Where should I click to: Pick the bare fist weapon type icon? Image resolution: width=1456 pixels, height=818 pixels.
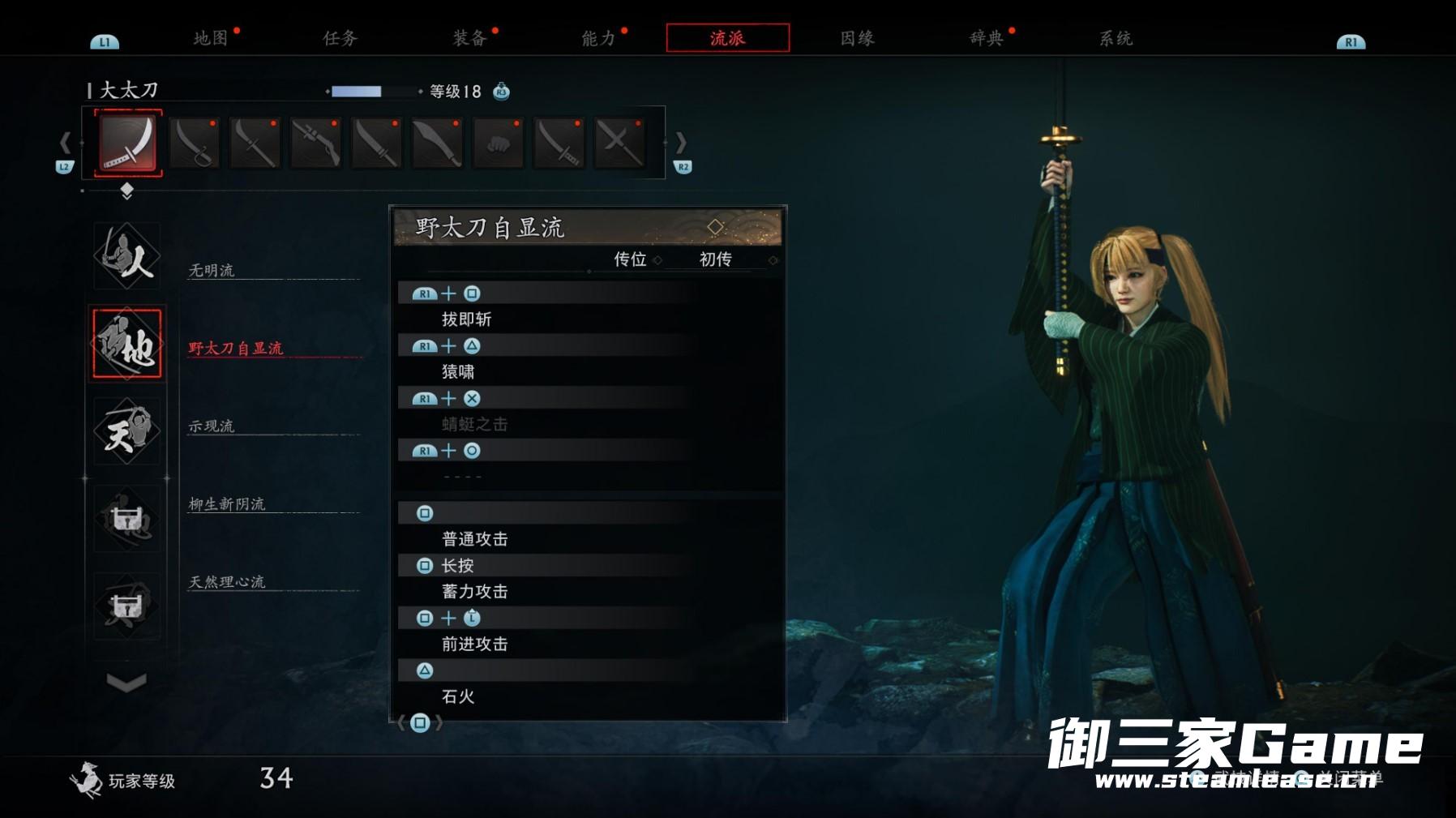(x=498, y=143)
